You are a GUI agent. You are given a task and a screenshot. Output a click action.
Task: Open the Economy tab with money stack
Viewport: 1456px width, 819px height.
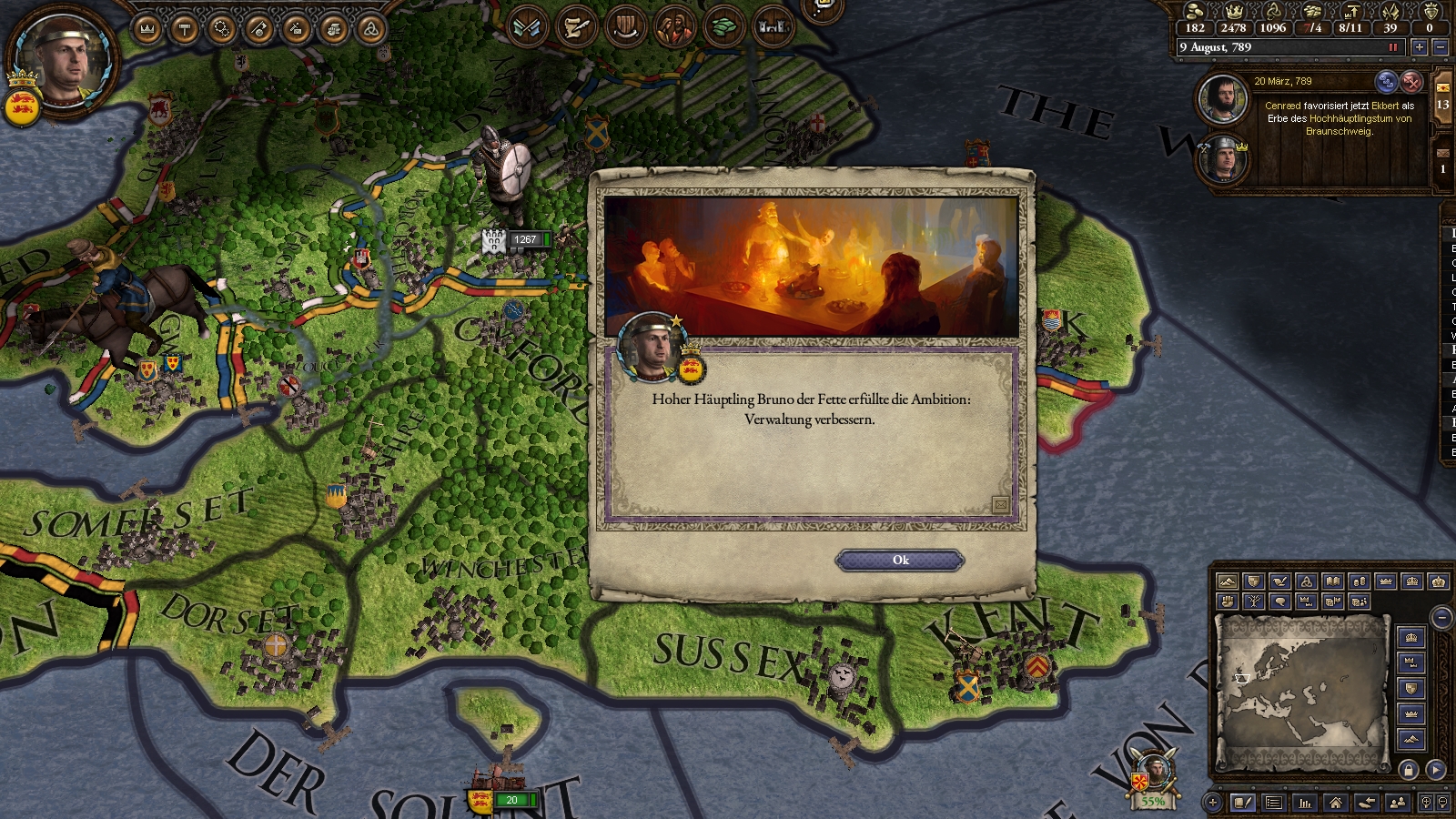click(723, 27)
